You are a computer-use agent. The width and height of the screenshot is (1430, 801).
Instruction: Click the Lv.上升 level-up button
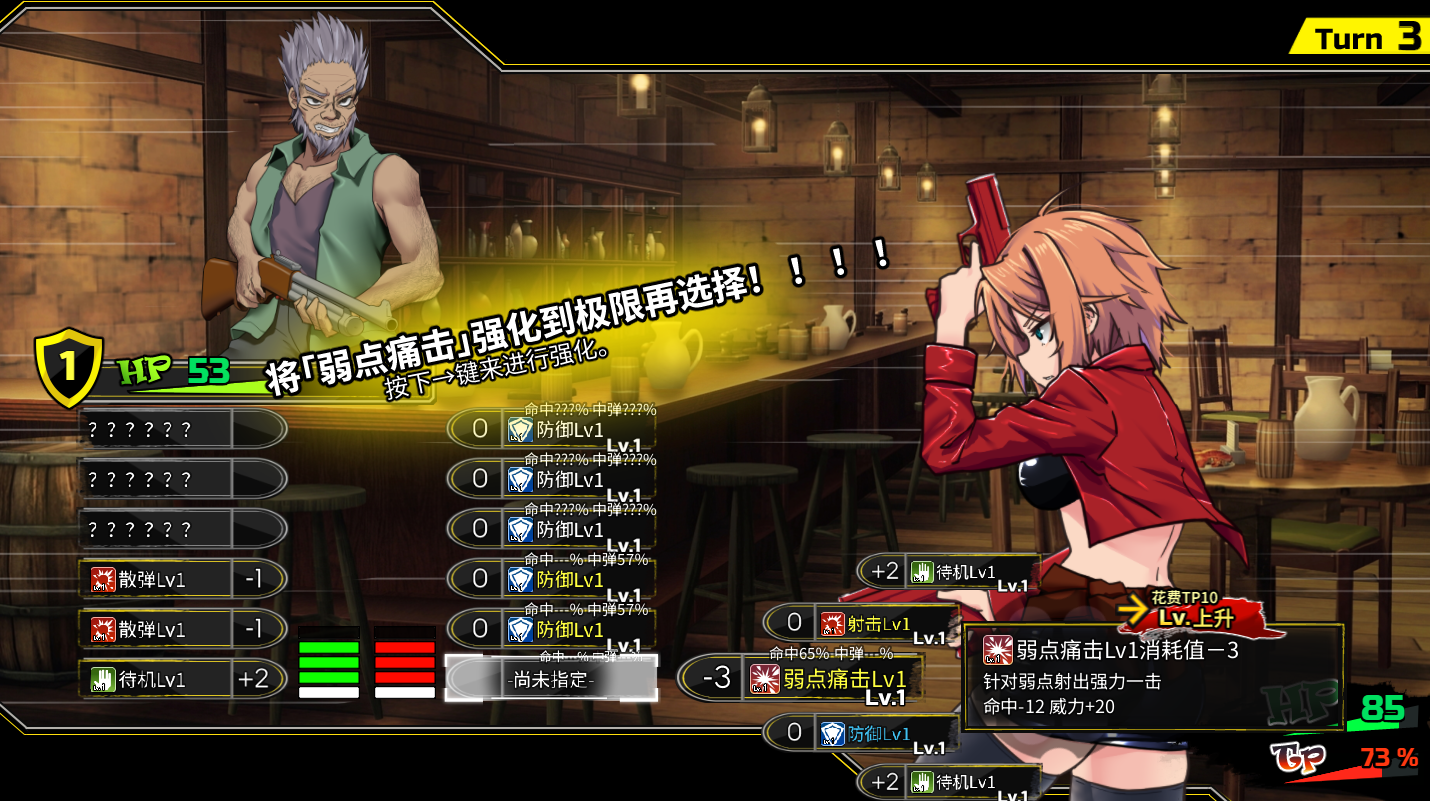pos(1195,617)
